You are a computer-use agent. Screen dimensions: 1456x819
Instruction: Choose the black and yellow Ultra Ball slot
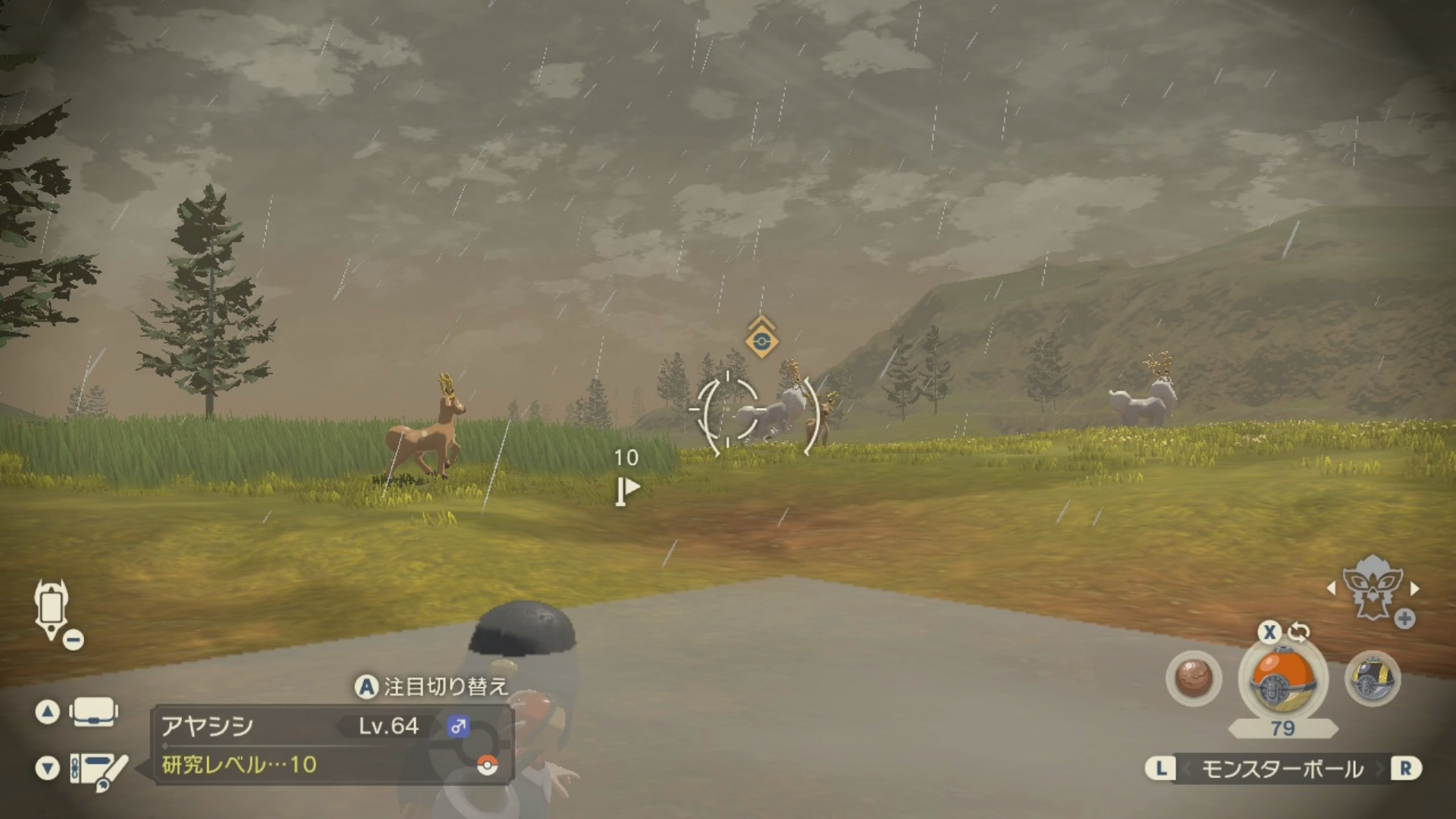click(1372, 678)
